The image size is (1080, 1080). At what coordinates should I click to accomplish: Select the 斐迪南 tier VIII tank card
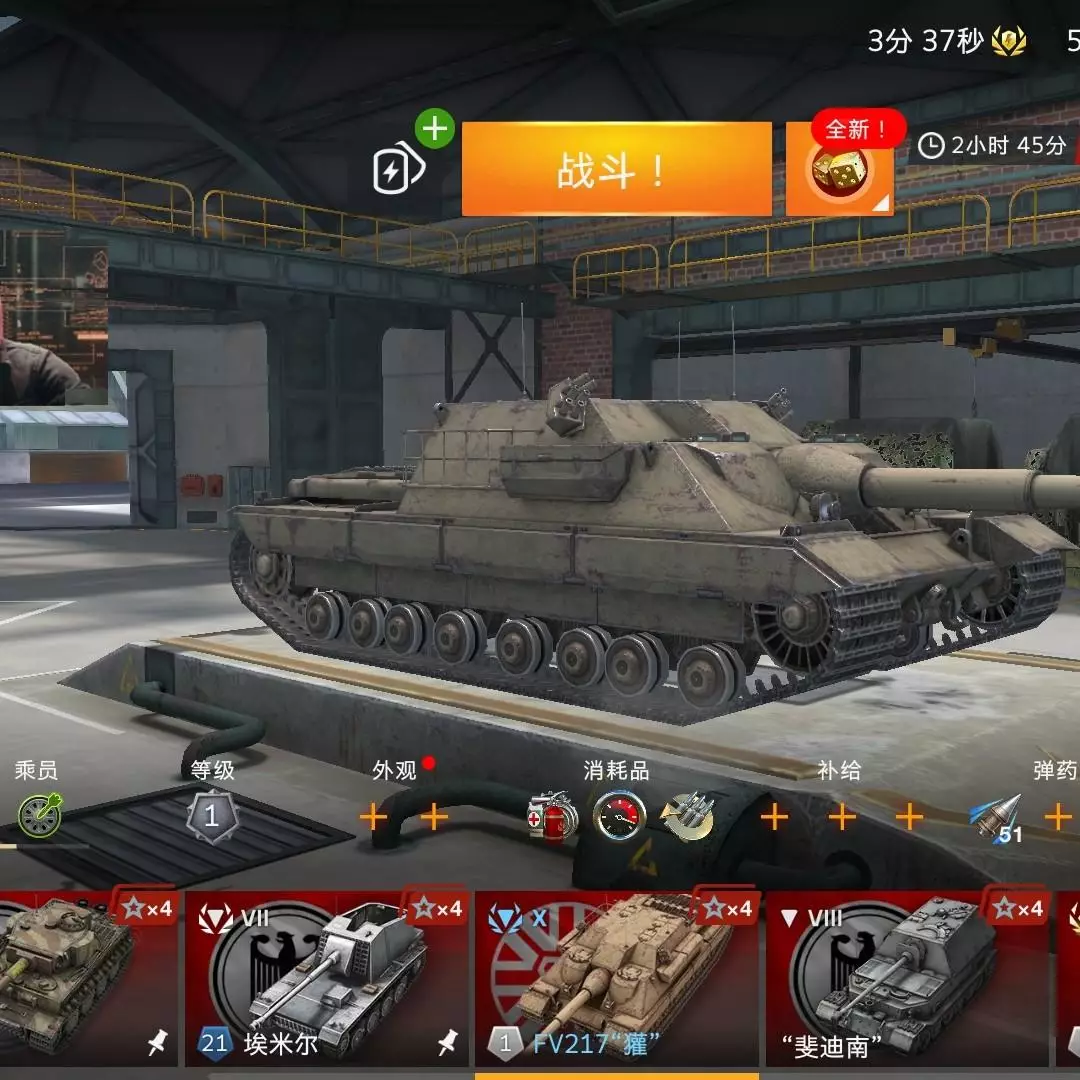[906, 980]
